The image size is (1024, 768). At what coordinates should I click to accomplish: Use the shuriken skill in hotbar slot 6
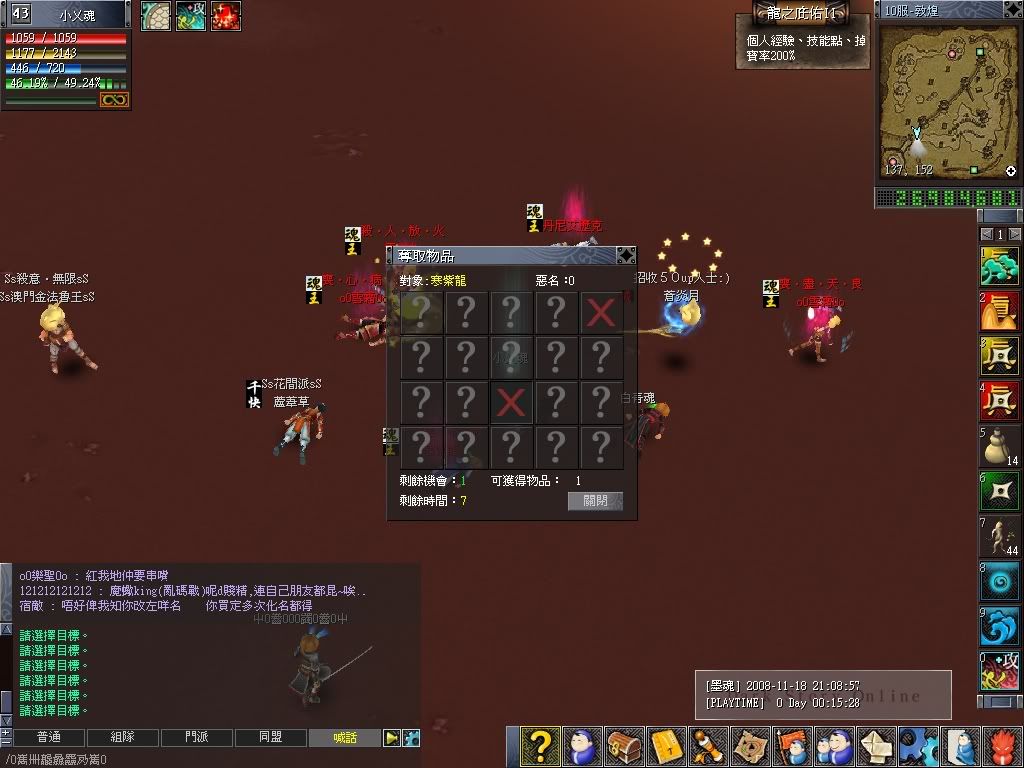(x=999, y=491)
